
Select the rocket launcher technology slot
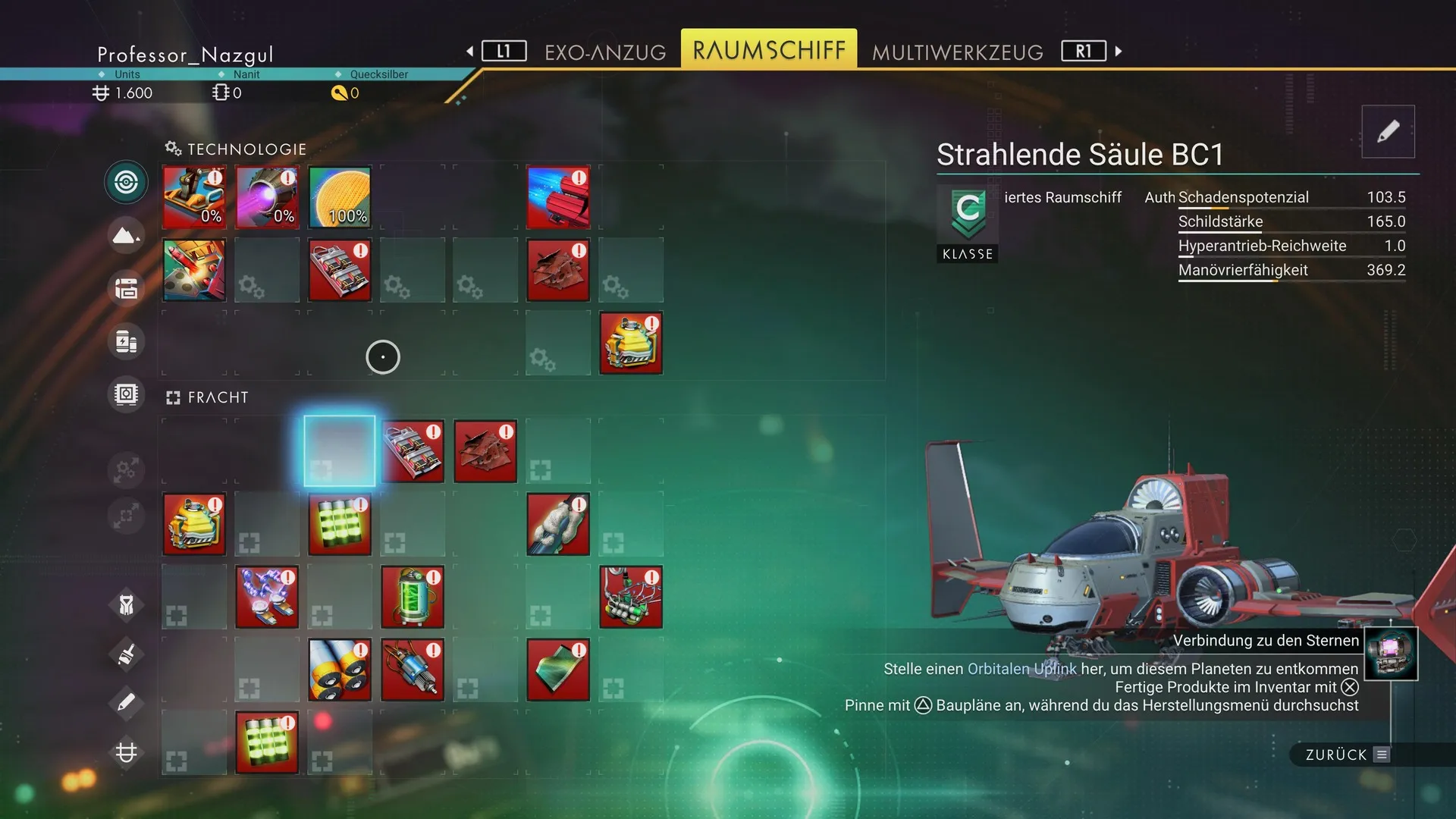[194, 270]
